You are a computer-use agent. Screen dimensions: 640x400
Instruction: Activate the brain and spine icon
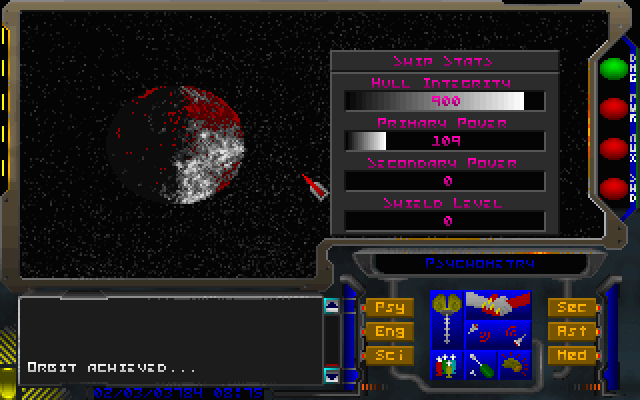tap(447, 318)
